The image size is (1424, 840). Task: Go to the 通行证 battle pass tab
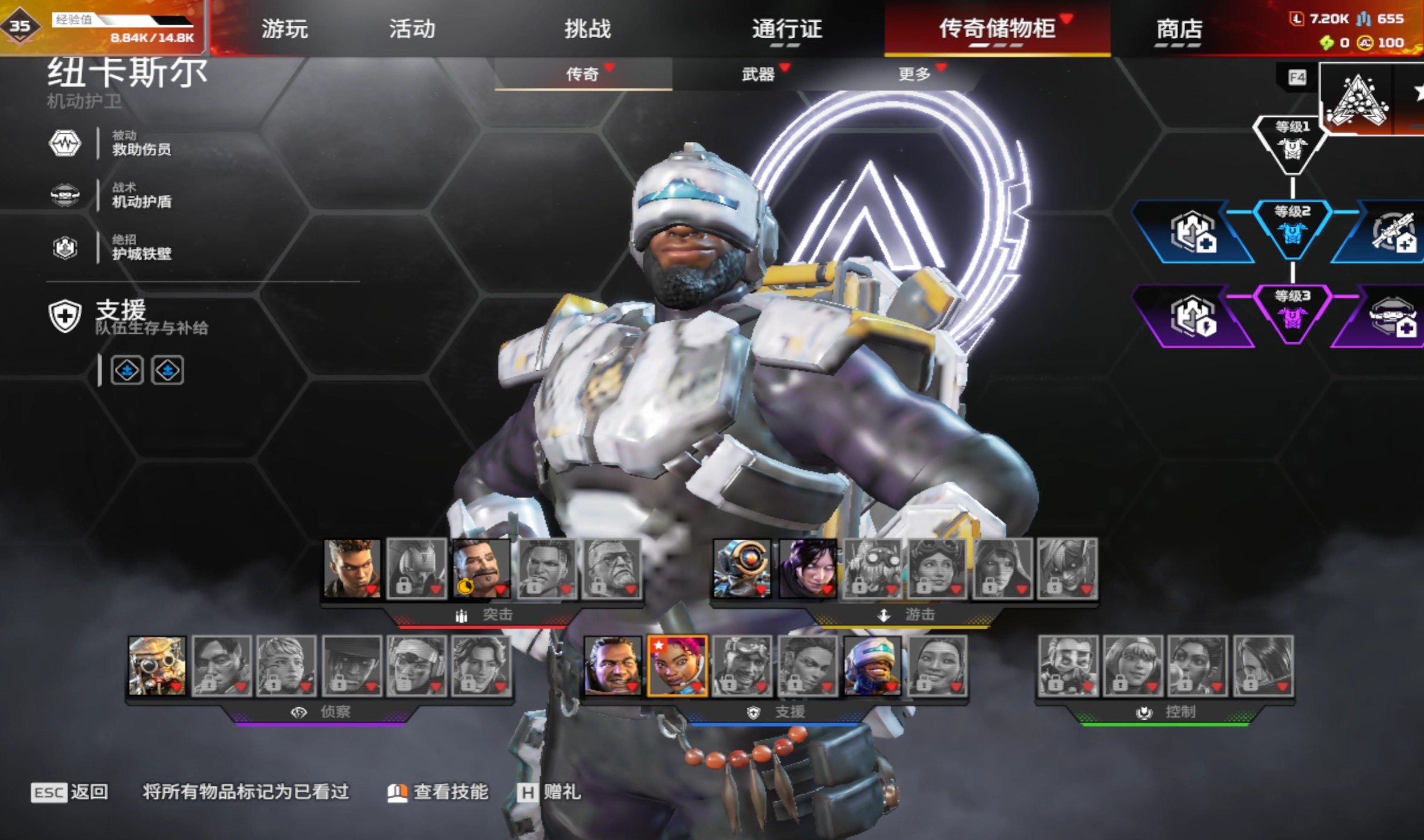[787, 29]
